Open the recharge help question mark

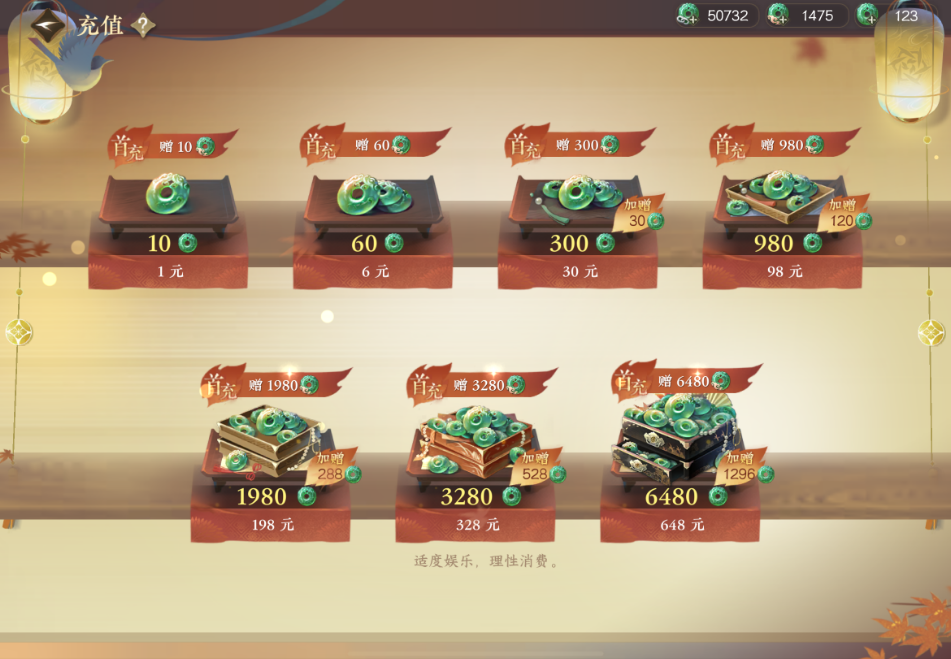(x=144, y=26)
